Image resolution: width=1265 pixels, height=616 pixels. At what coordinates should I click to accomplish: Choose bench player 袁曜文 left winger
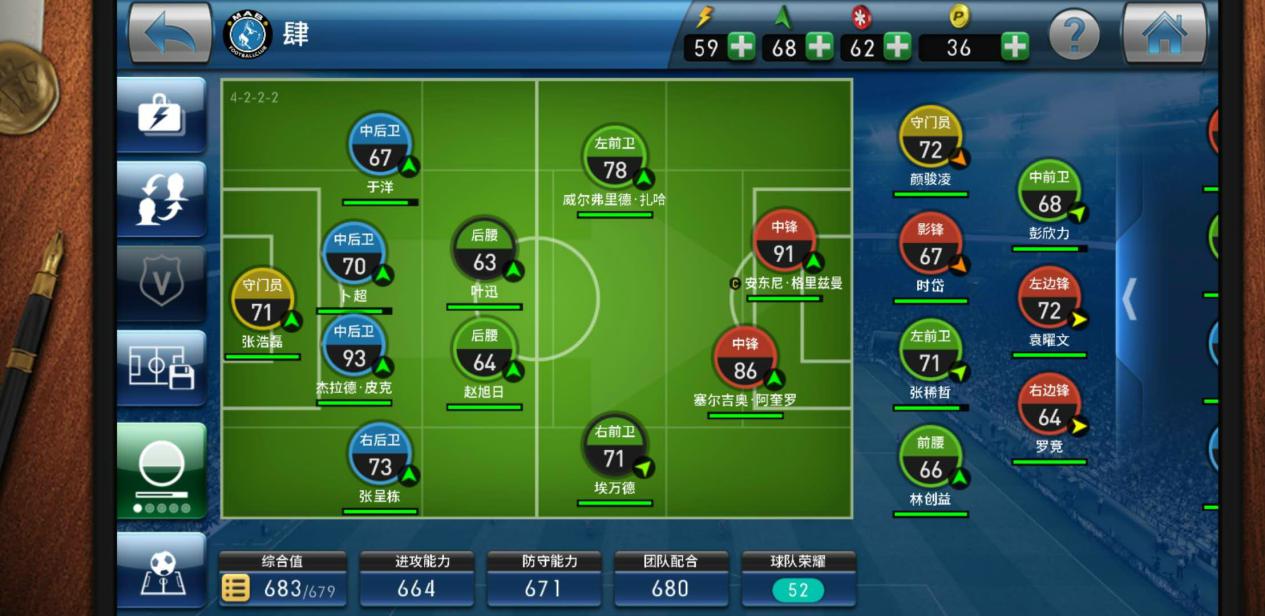(x=1049, y=300)
